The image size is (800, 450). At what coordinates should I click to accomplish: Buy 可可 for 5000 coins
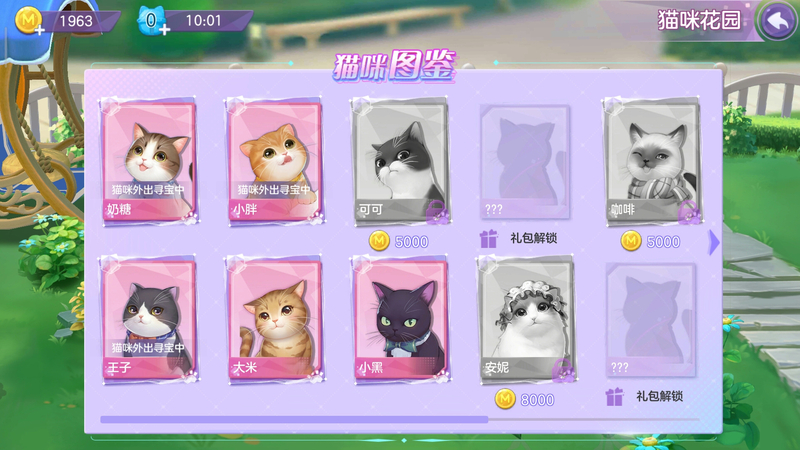tap(399, 241)
